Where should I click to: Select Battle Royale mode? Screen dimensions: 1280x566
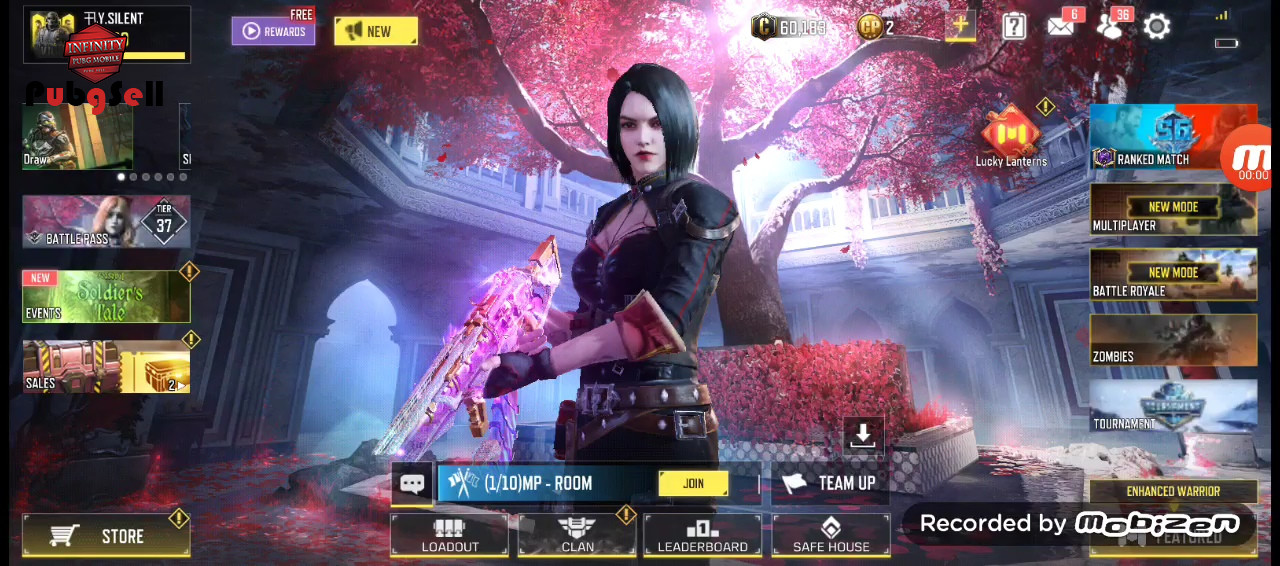[1173, 275]
